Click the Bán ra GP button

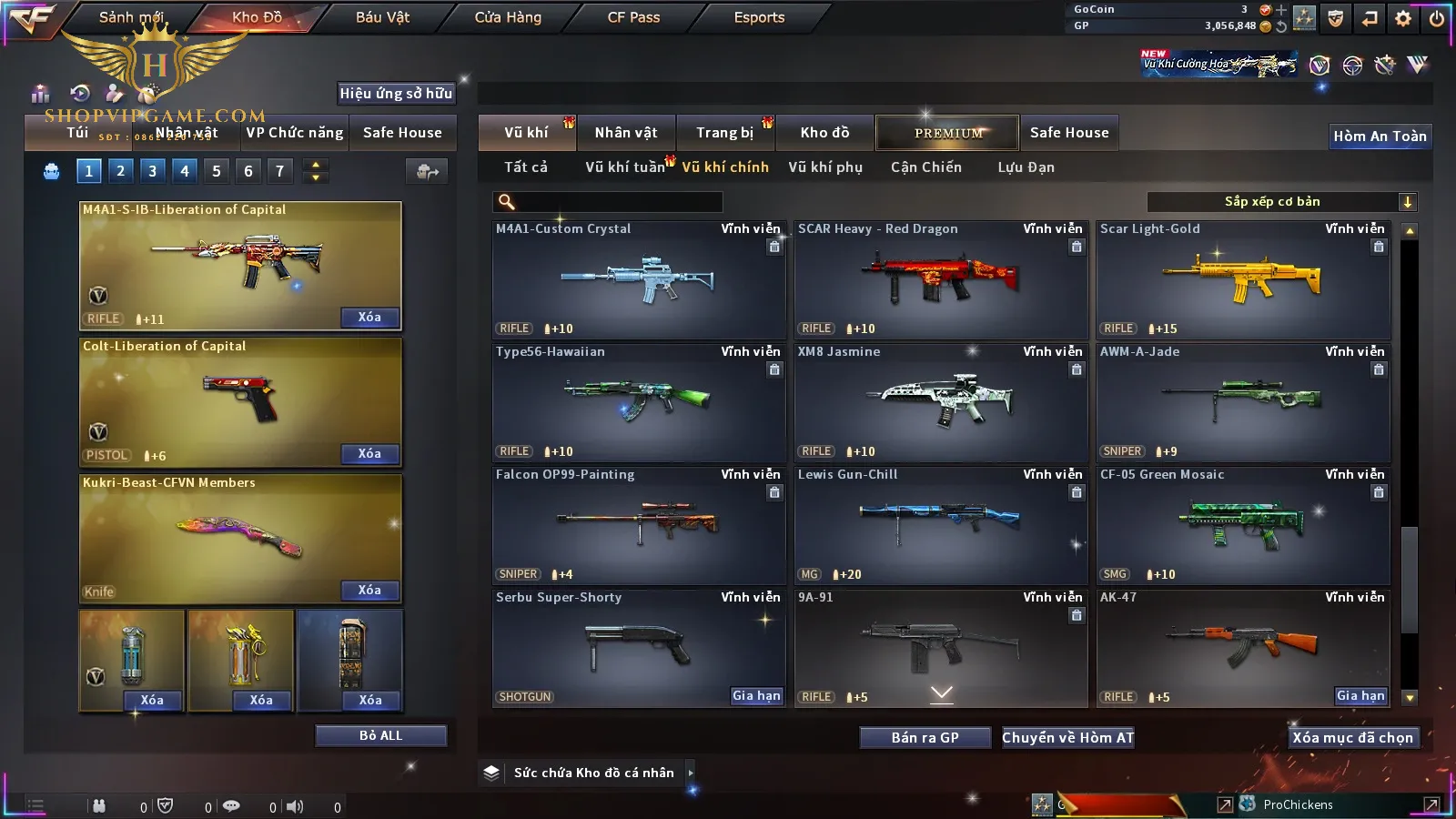coord(925,738)
